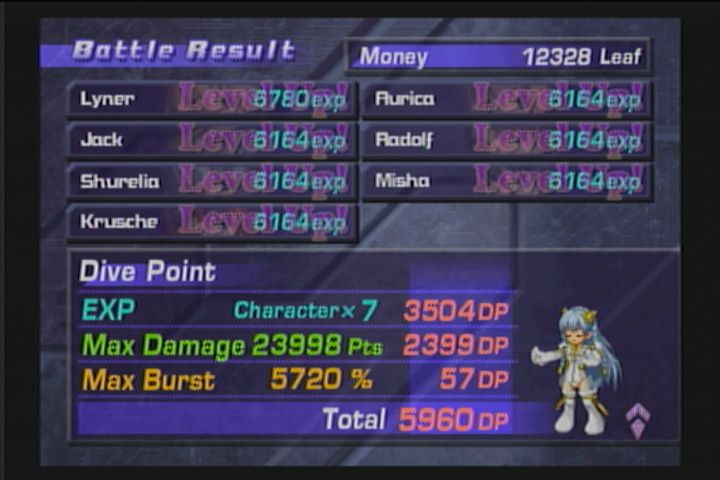Select Lyner's result row
The image size is (720, 480).
click(211, 100)
